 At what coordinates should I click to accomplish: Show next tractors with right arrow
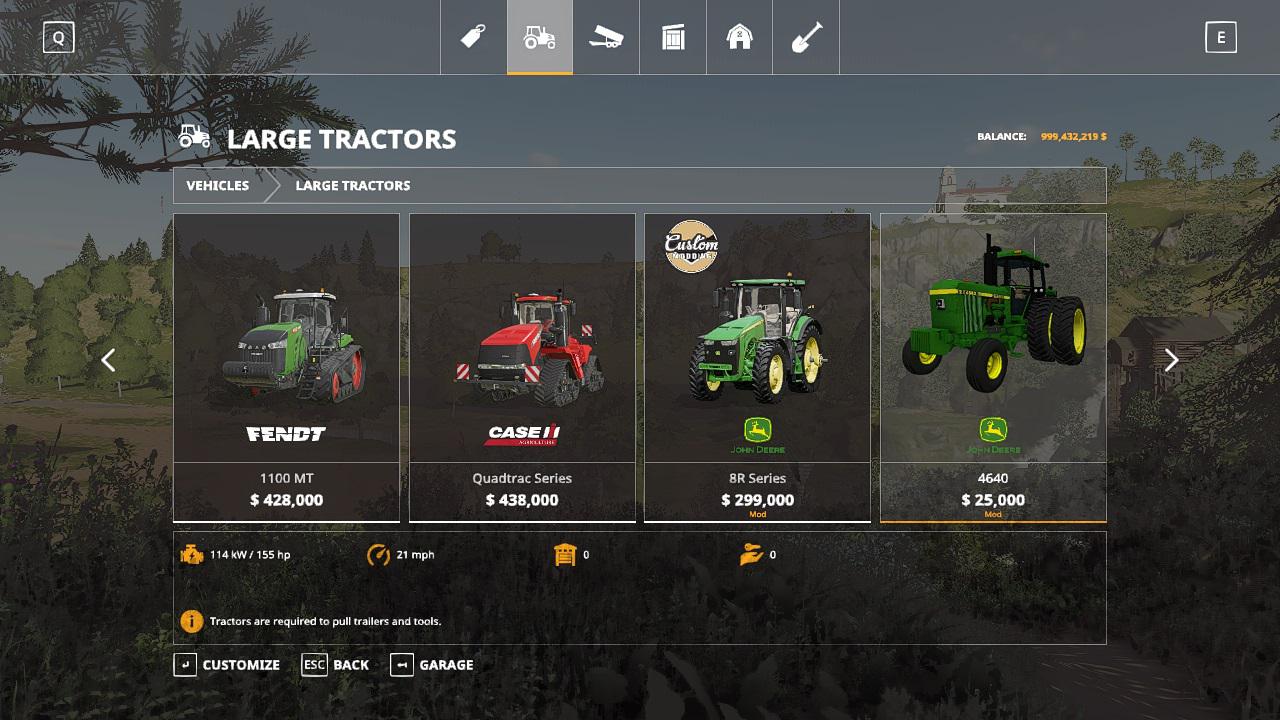(1171, 360)
